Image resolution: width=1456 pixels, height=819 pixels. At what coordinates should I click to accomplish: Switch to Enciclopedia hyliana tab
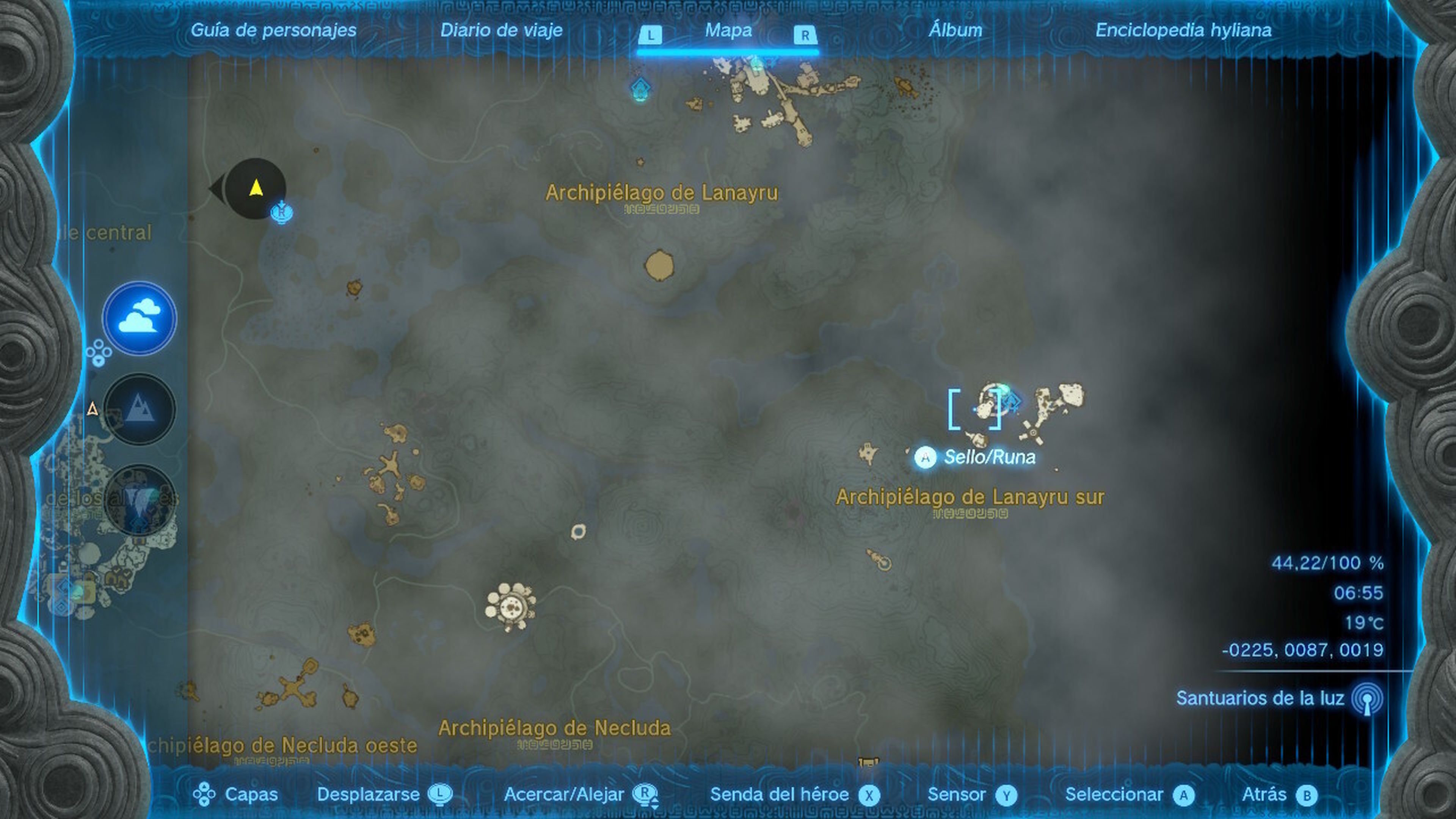tap(1183, 30)
